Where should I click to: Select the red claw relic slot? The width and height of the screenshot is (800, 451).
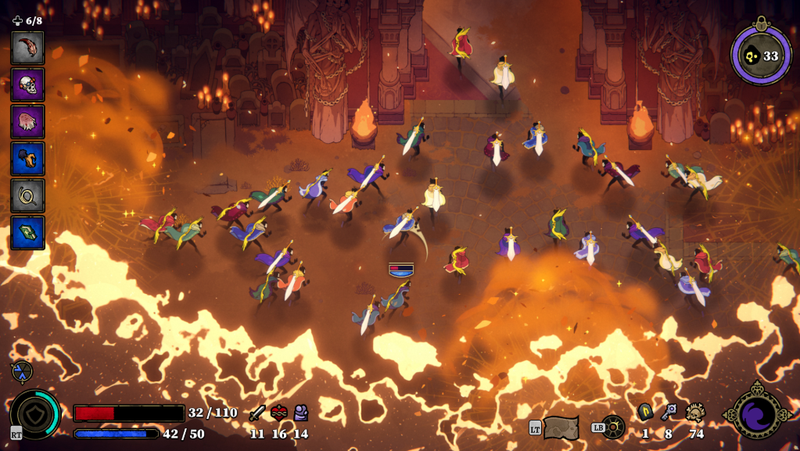[27, 47]
